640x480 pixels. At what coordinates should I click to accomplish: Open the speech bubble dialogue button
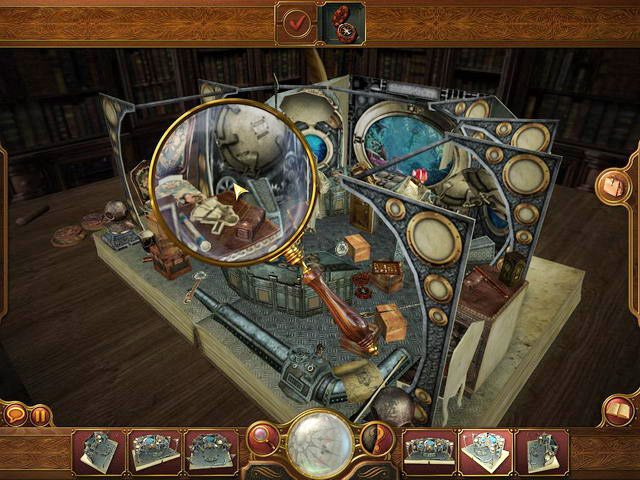click(16, 413)
